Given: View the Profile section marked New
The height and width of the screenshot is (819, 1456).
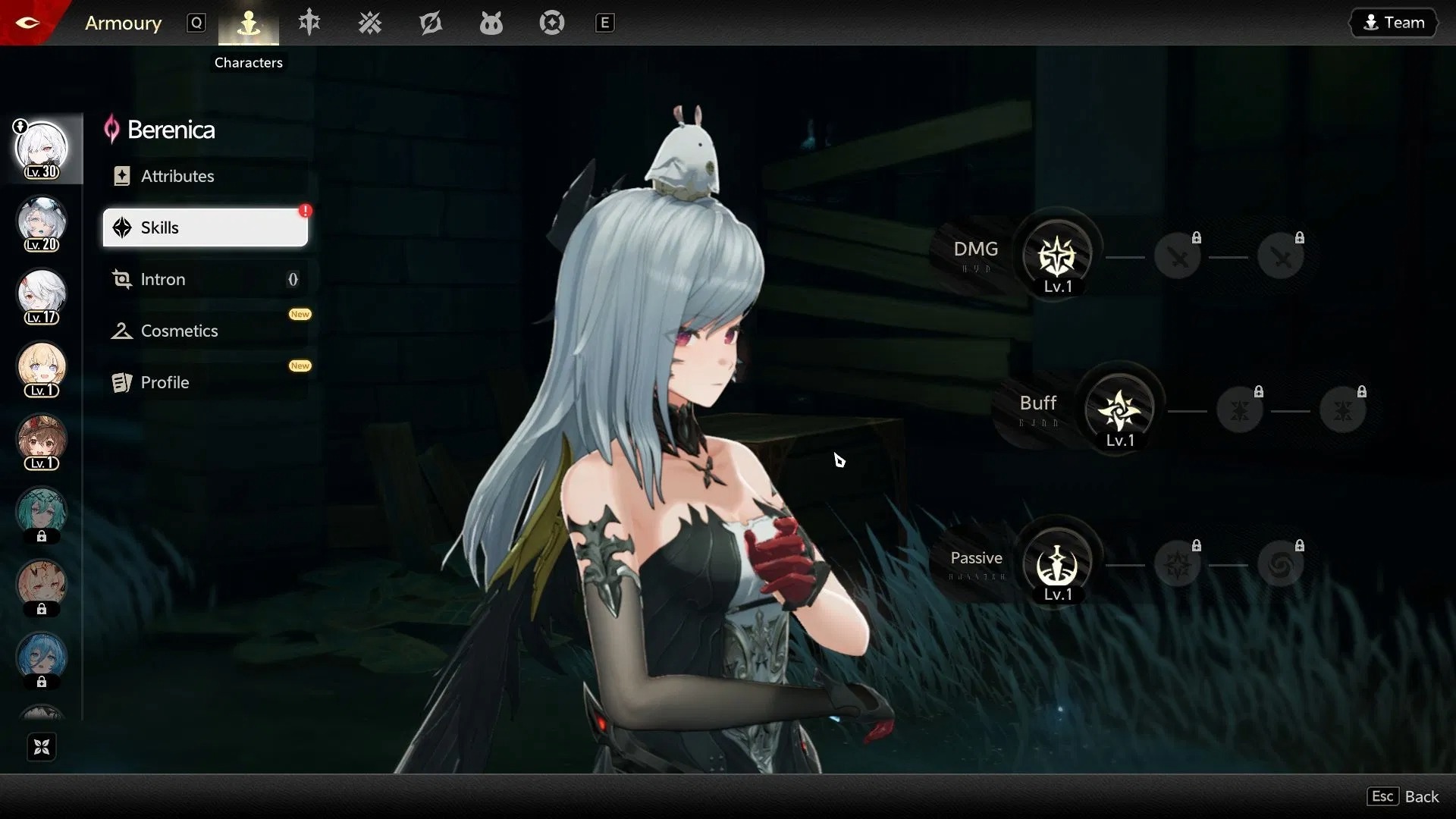Looking at the screenshot, I should coord(165,382).
